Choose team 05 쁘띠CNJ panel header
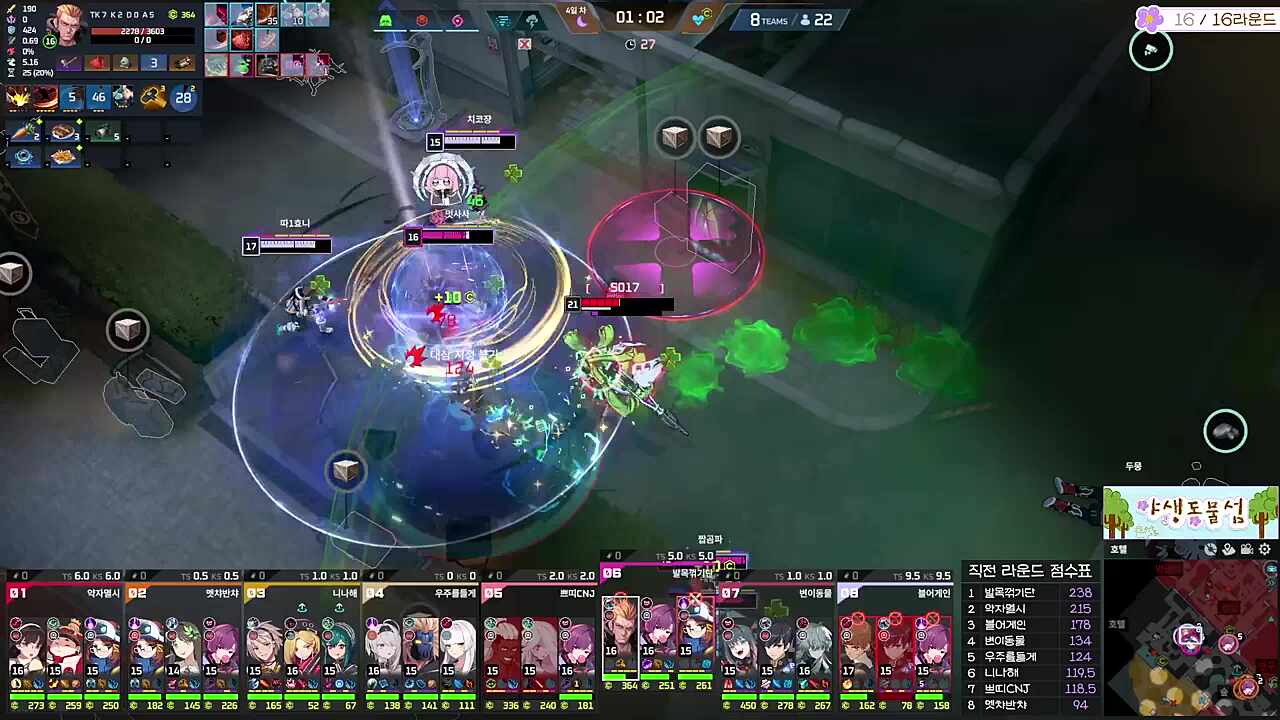The image size is (1280, 720). coord(538,593)
